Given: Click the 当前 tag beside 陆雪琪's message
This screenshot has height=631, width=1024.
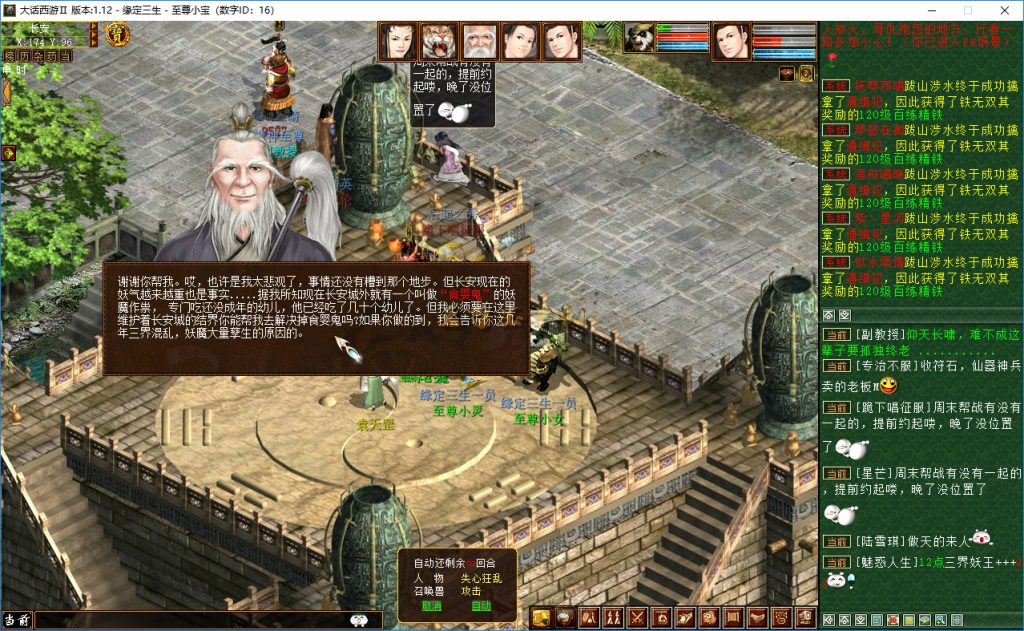Looking at the screenshot, I should click(x=835, y=541).
